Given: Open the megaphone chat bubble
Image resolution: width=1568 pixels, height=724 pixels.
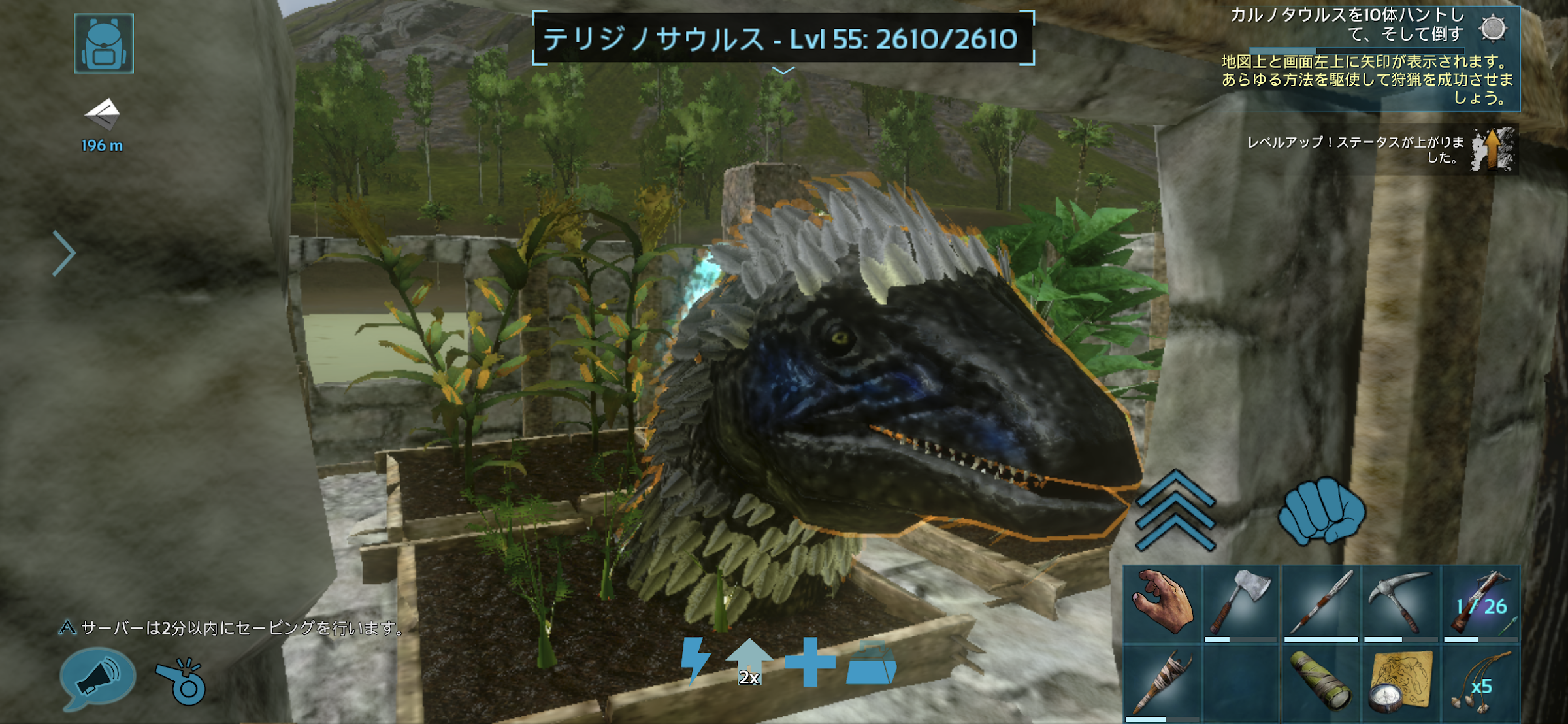Looking at the screenshot, I should [x=97, y=678].
